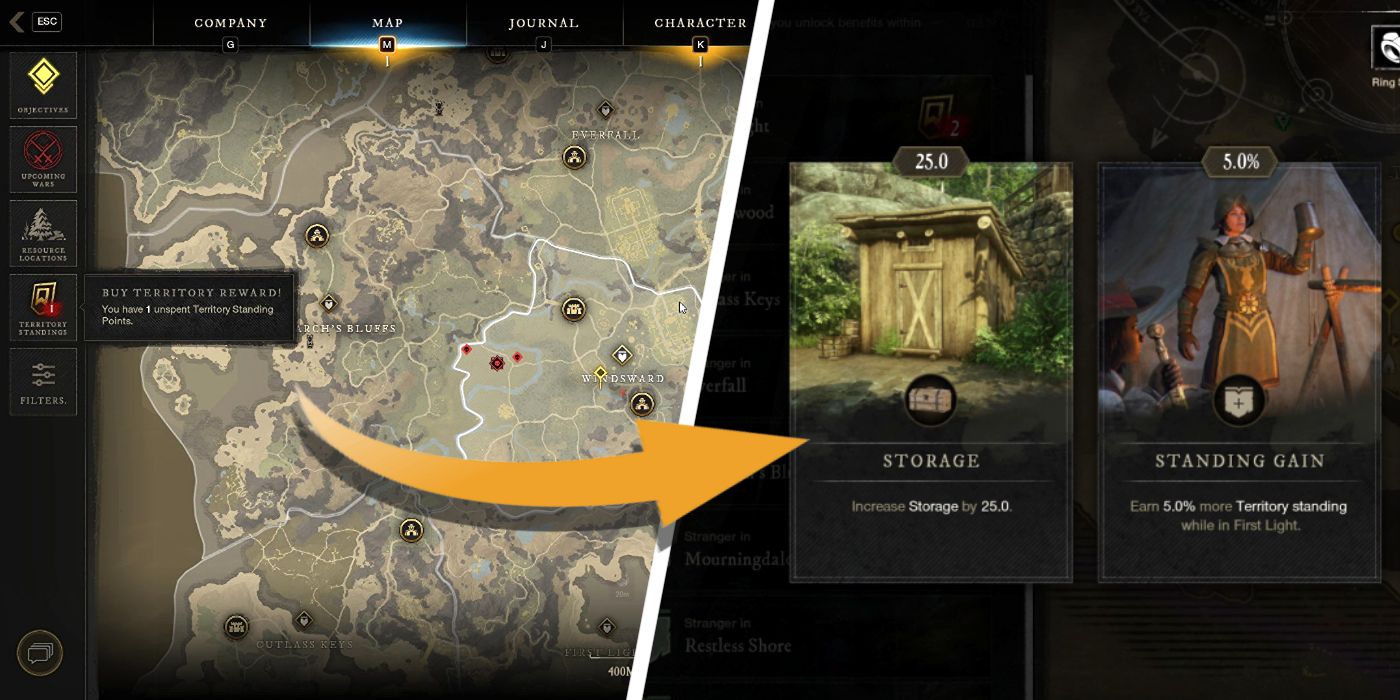Switch to the Company tab
This screenshot has height=700, width=1400.
231,23
